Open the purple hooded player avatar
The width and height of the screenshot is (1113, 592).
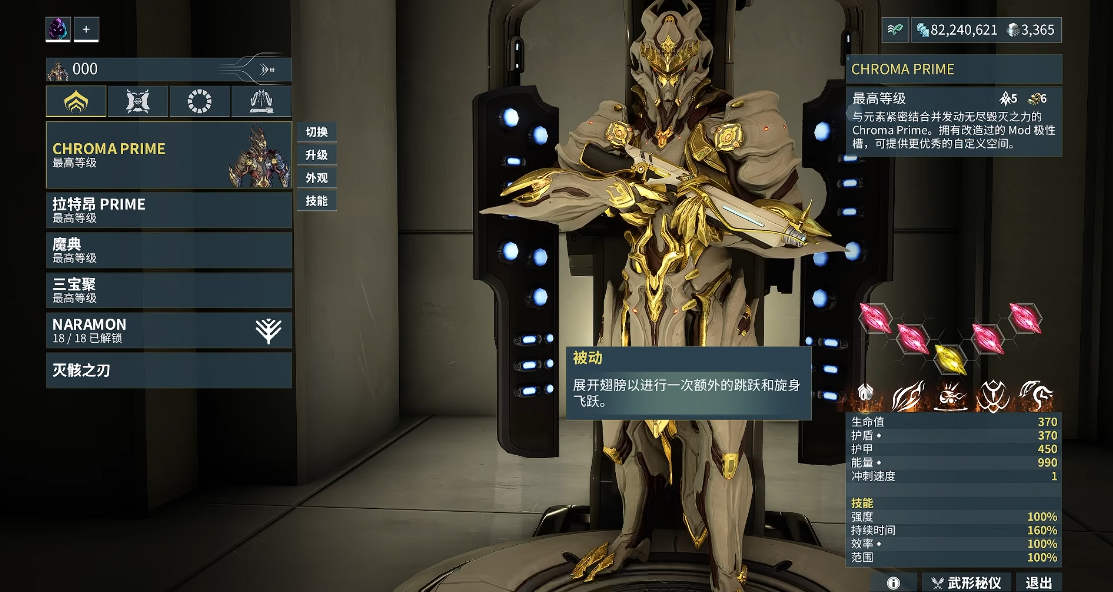(x=57, y=29)
